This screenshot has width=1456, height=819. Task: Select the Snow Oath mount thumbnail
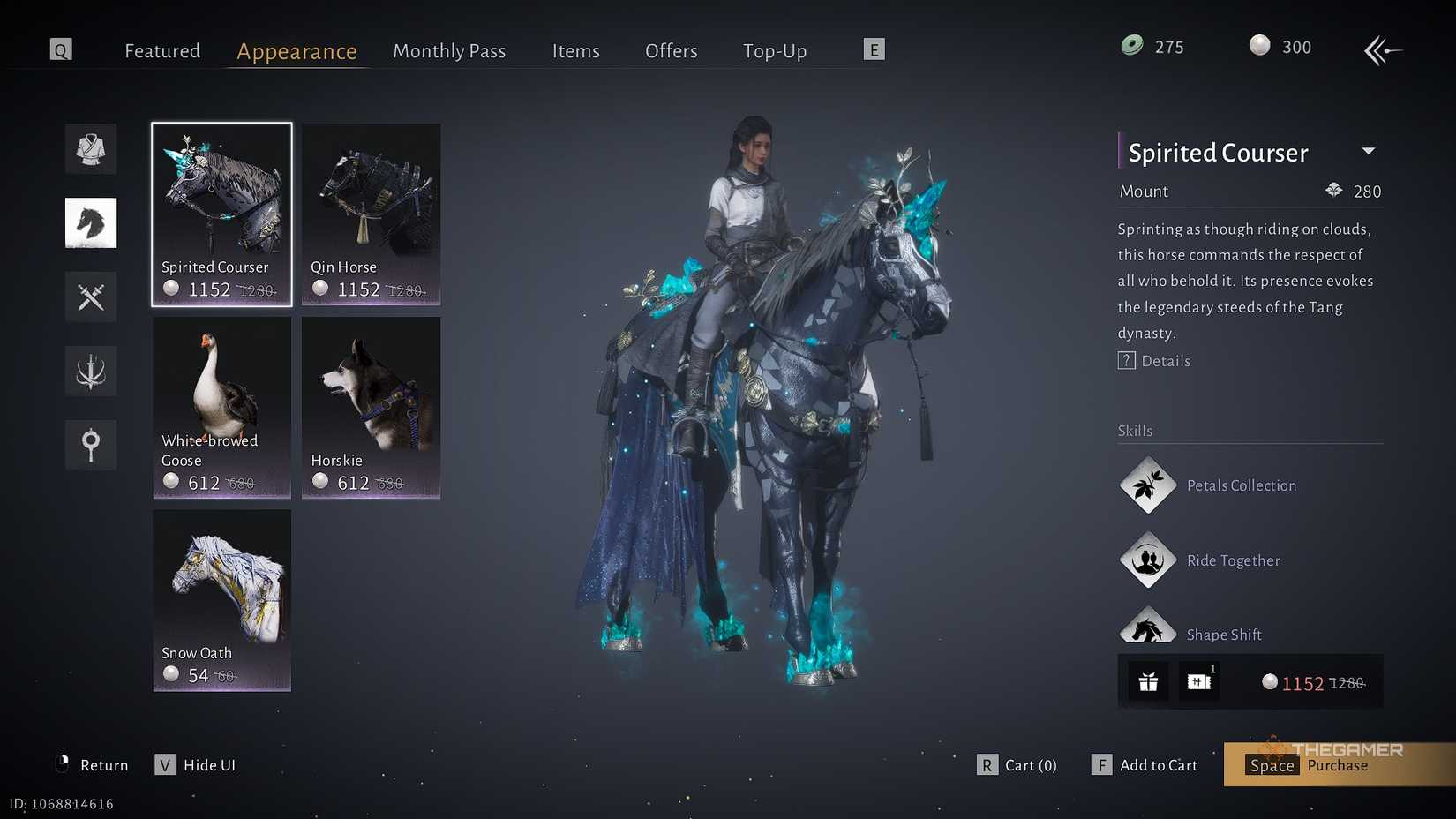point(221,600)
